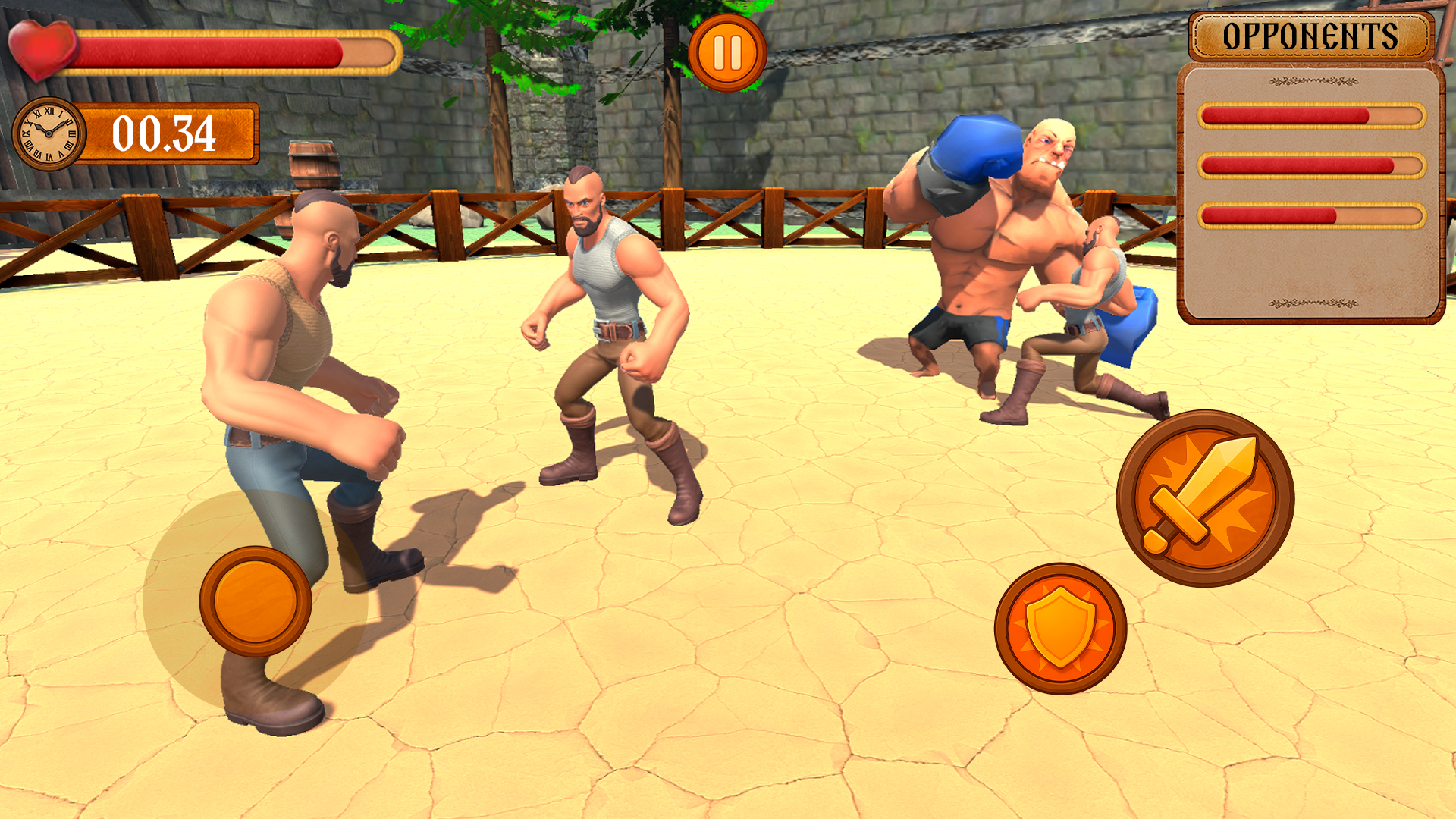
Task: Activate the shield block button
Action: (x=1060, y=628)
